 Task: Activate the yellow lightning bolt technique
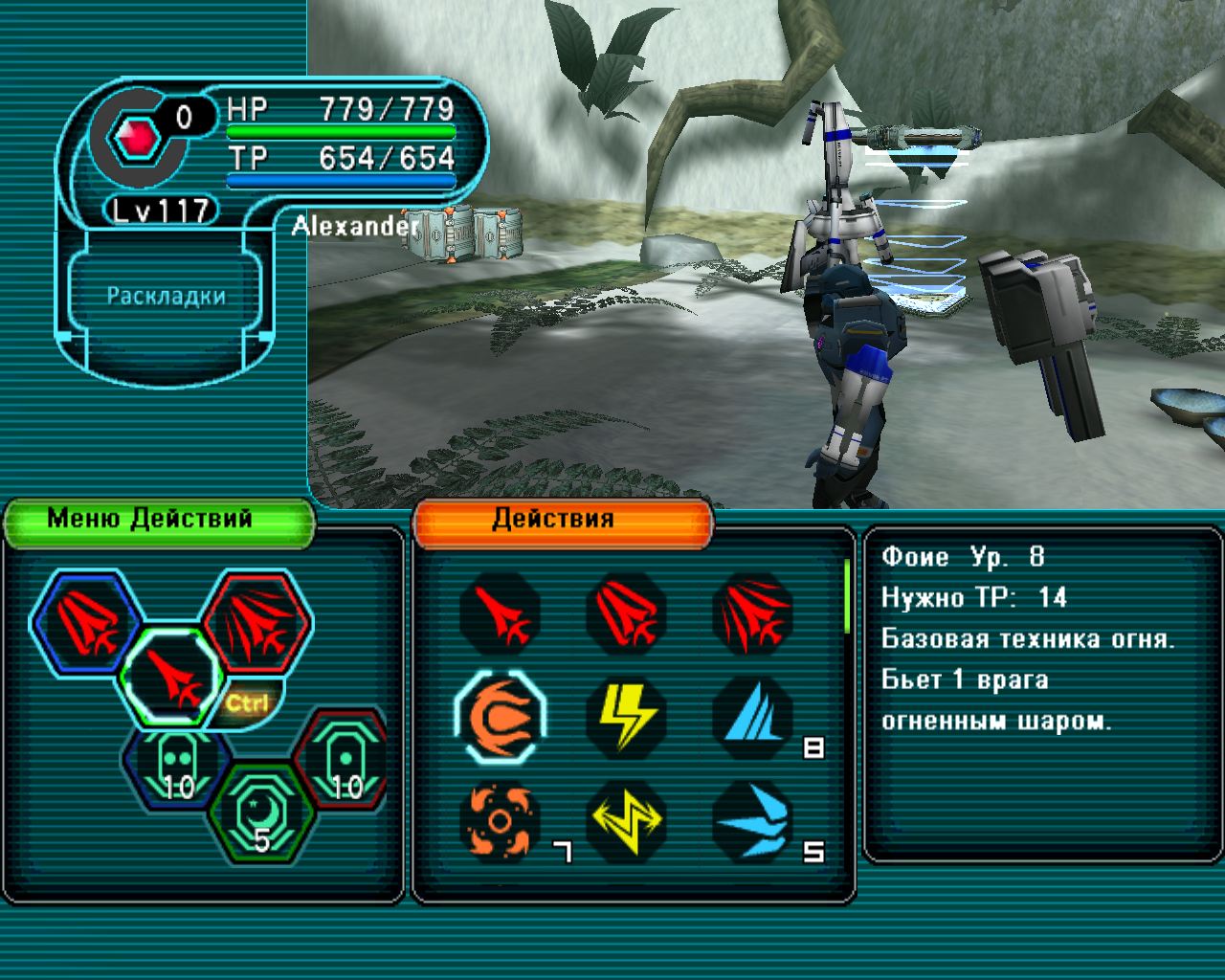pyautogui.click(x=626, y=717)
